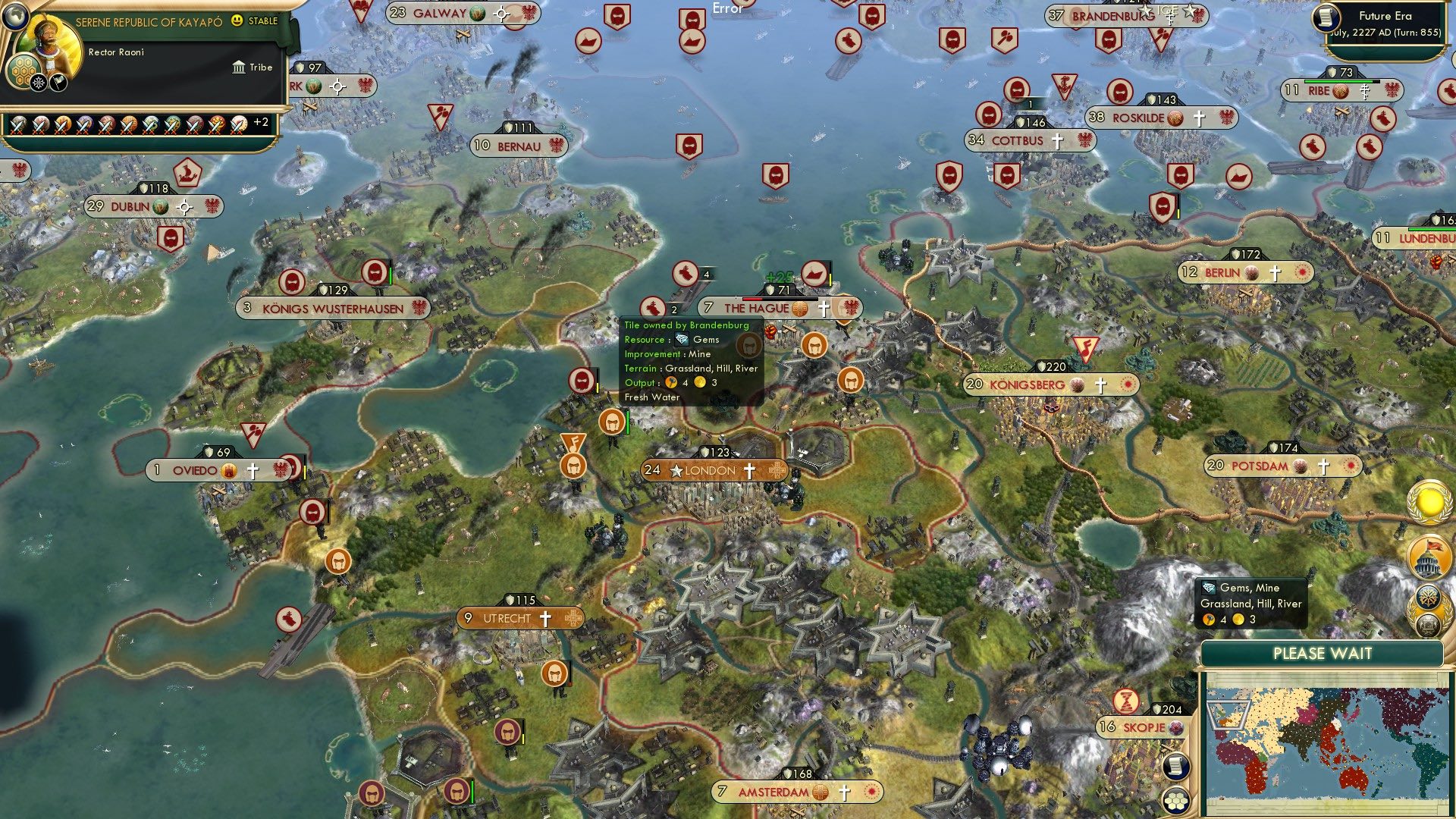Image resolution: width=1456 pixels, height=819 pixels.
Task: Select the honeycomb hex emblem near the leader
Action: [24, 71]
